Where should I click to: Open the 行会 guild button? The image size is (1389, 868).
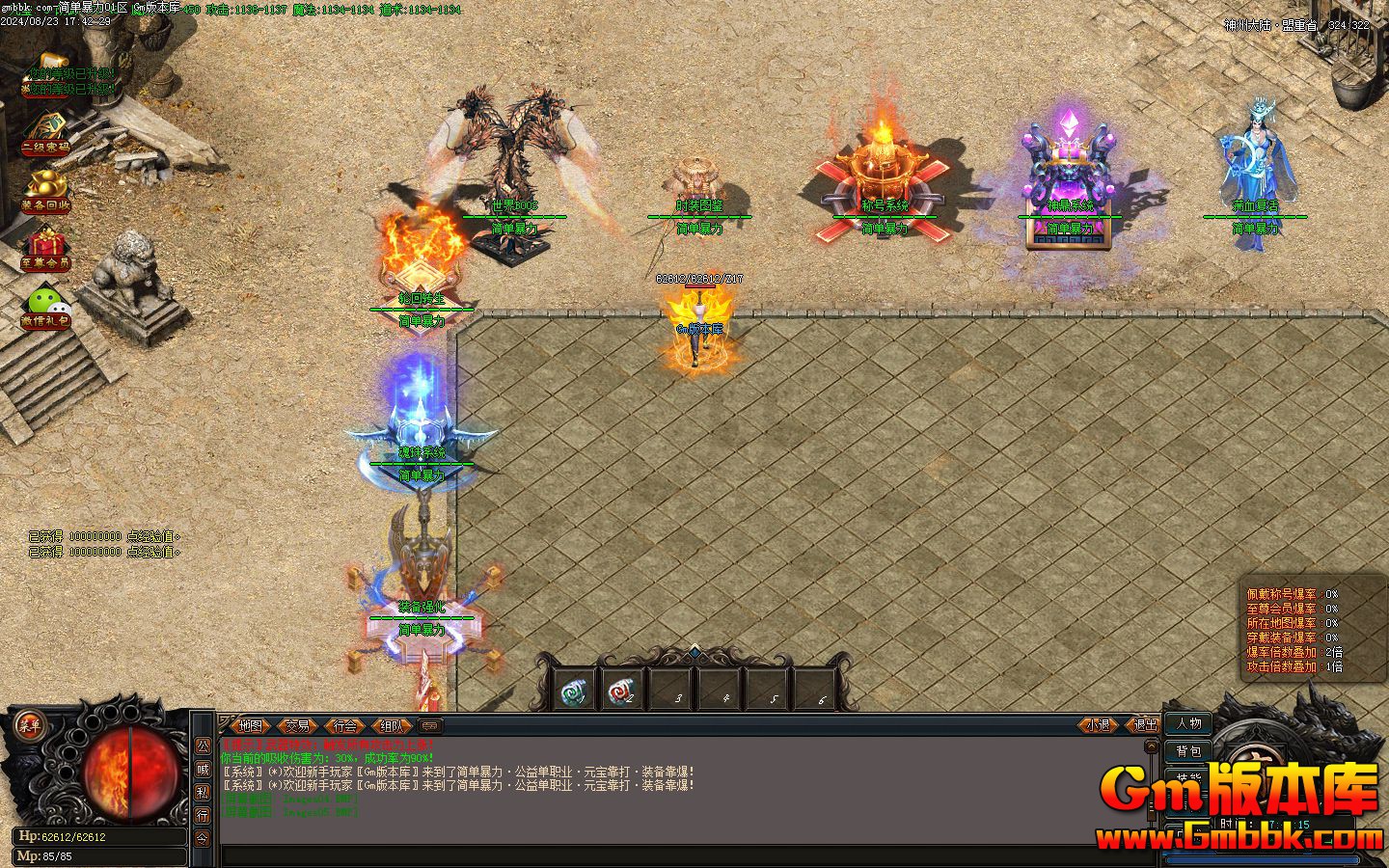tap(344, 726)
